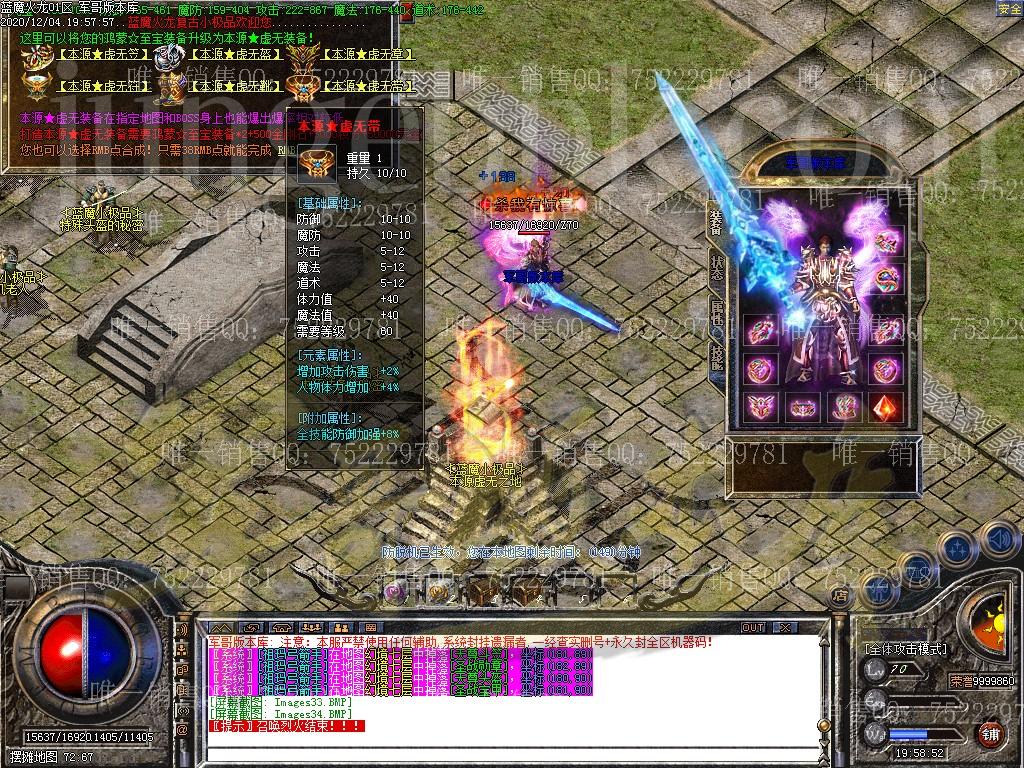Viewport: 1024px width, 768px height.
Task: Open the 店 store button
Action: (x=840, y=594)
